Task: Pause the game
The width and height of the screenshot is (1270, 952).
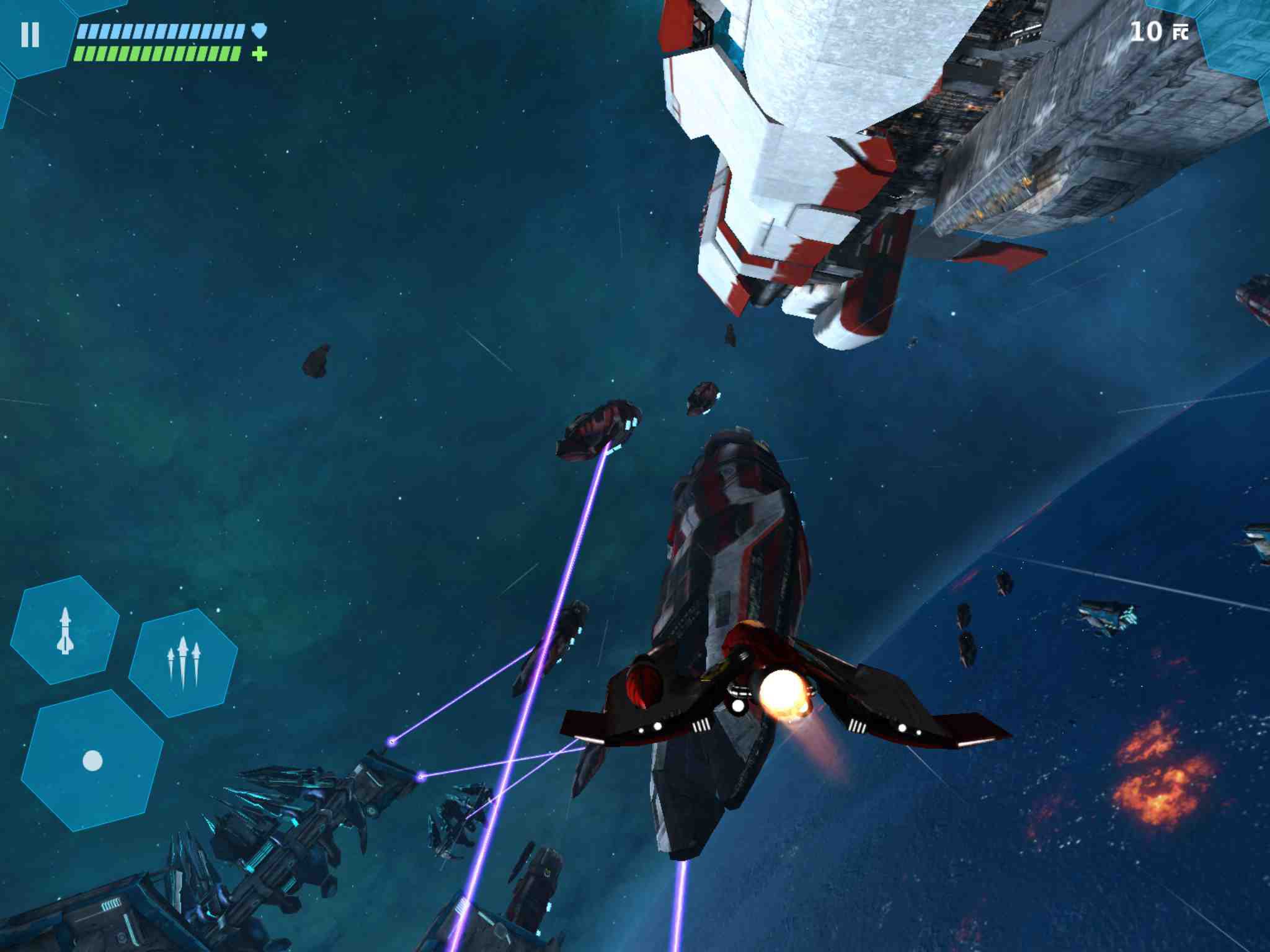Action: (x=30, y=35)
